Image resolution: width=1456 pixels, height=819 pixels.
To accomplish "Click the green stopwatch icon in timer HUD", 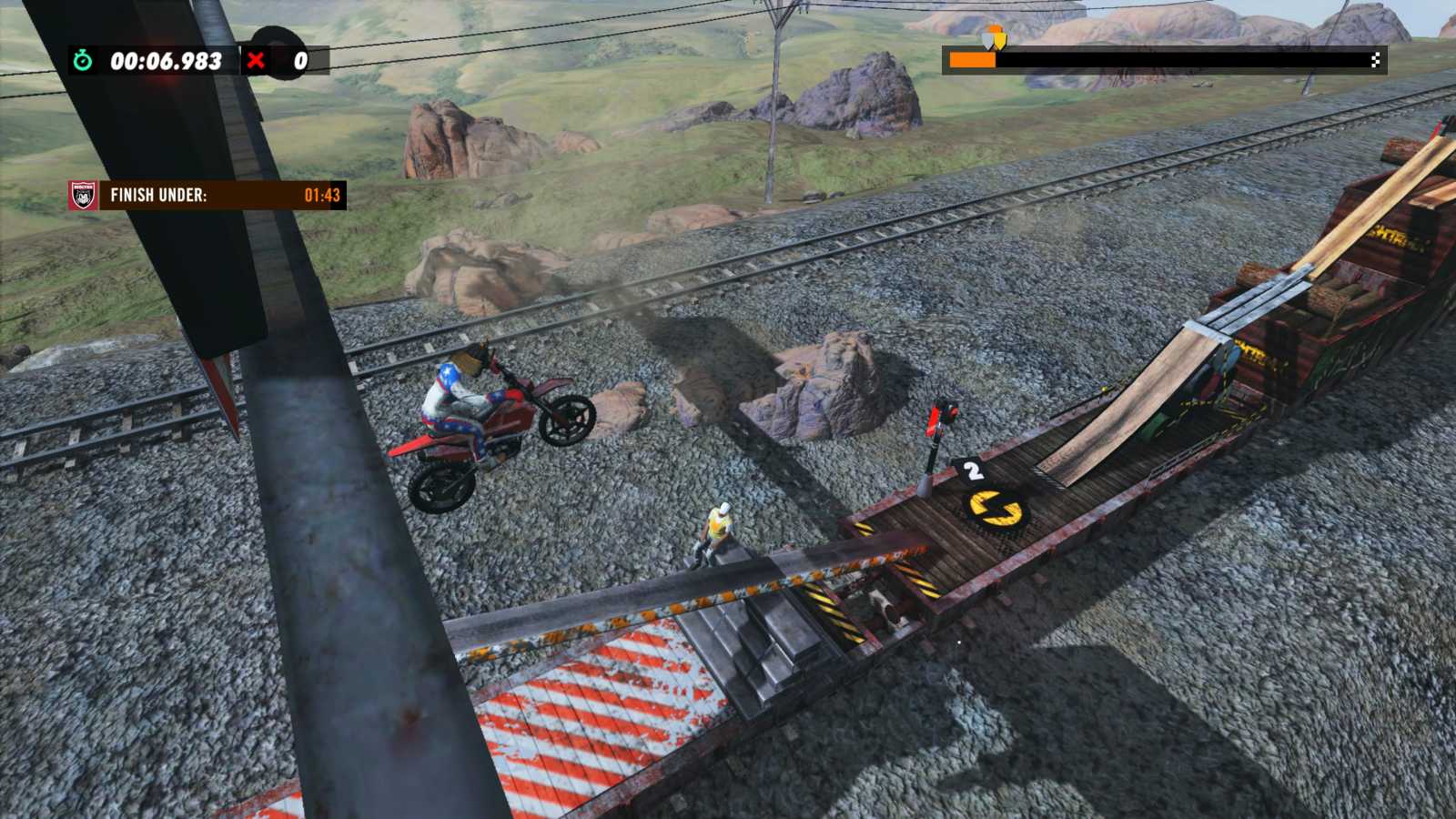I will pos(81,62).
